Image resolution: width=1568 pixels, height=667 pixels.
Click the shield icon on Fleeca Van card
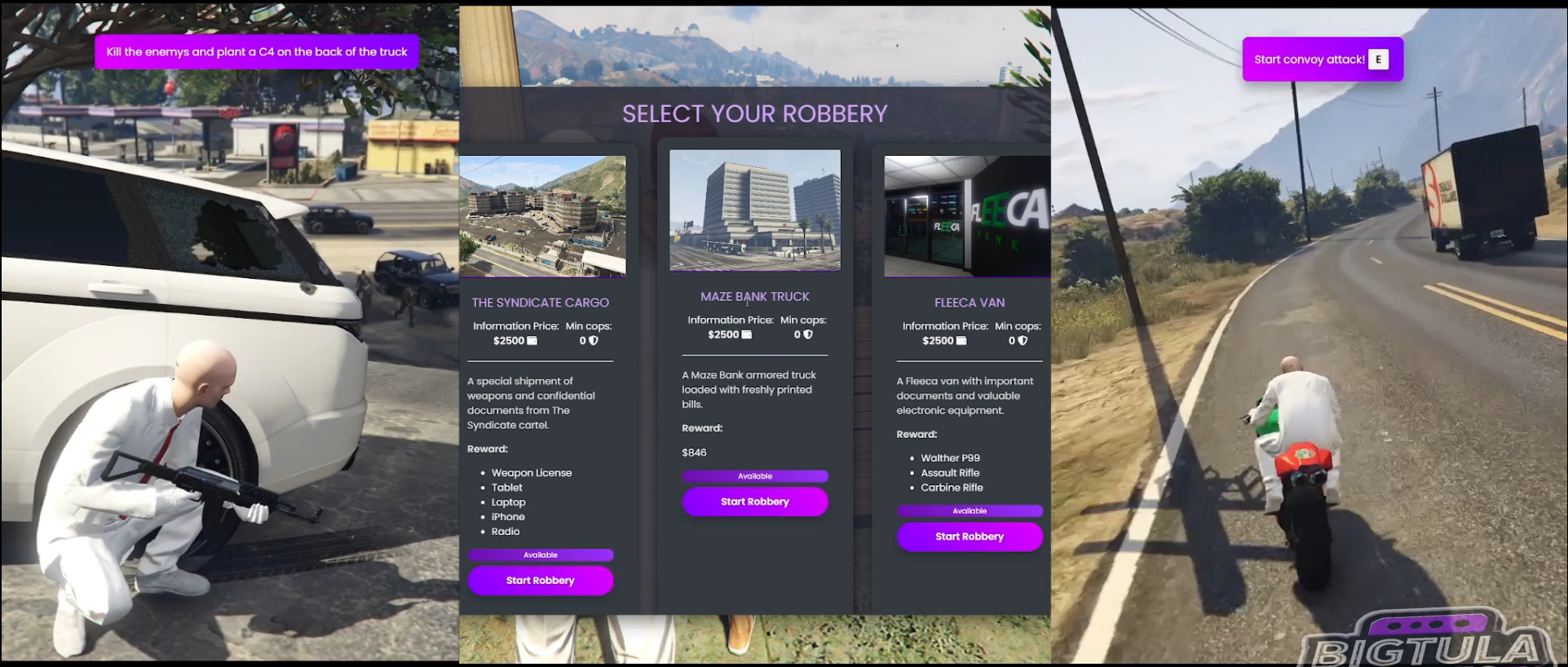[x=1024, y=340]
